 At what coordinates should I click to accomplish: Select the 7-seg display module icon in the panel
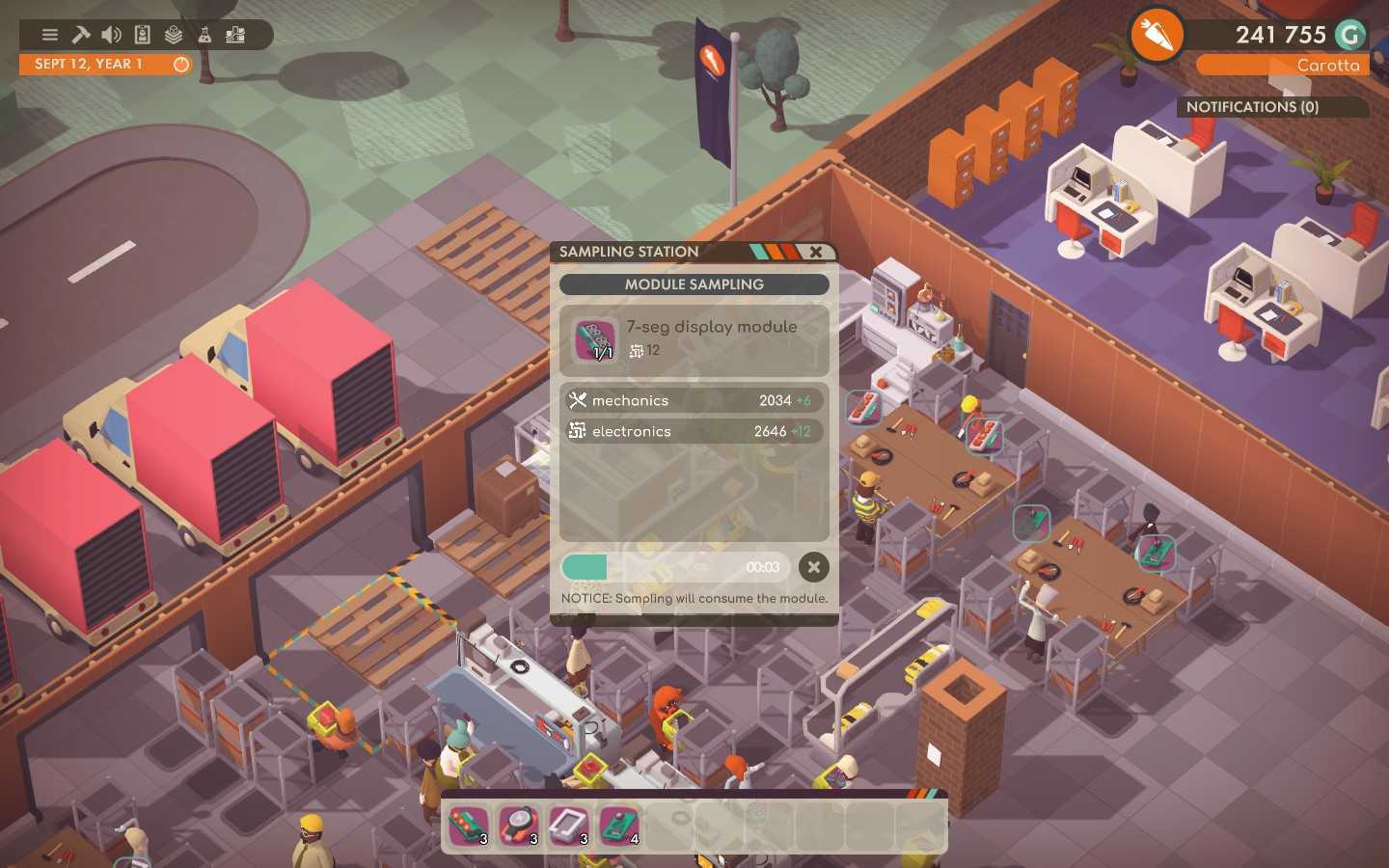point(595,340)
